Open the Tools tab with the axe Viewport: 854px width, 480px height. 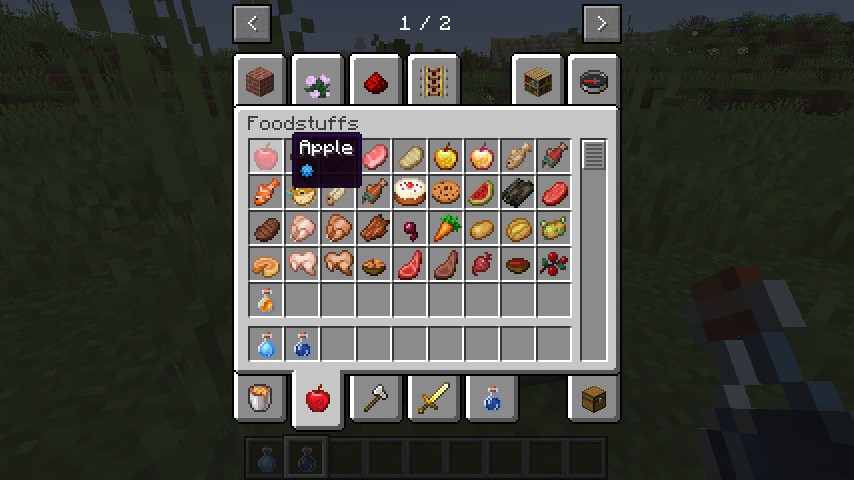[377, 398]
